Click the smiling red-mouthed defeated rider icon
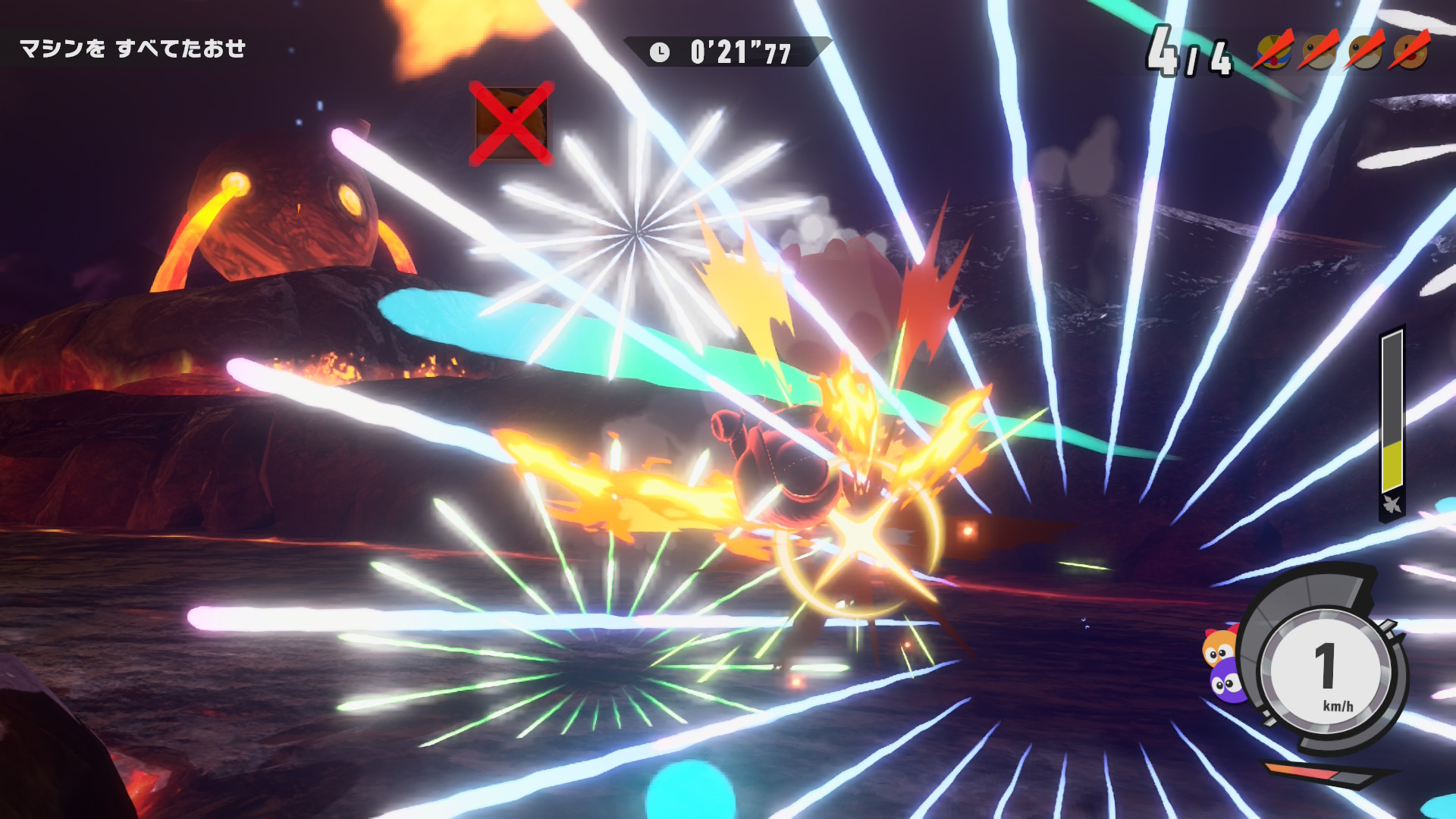Screen dimensions: 1456x819 click(x=1410, y=52)
